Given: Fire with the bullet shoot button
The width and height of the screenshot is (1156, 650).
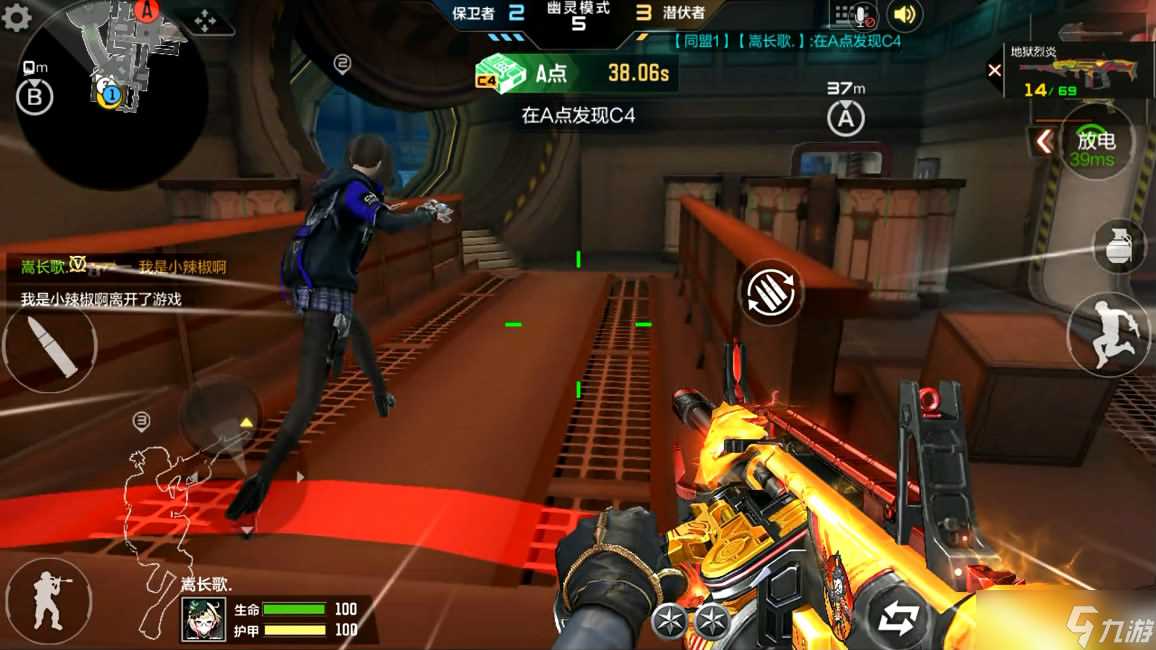Looking at the screenshot, I should click(x=49, y=346).
